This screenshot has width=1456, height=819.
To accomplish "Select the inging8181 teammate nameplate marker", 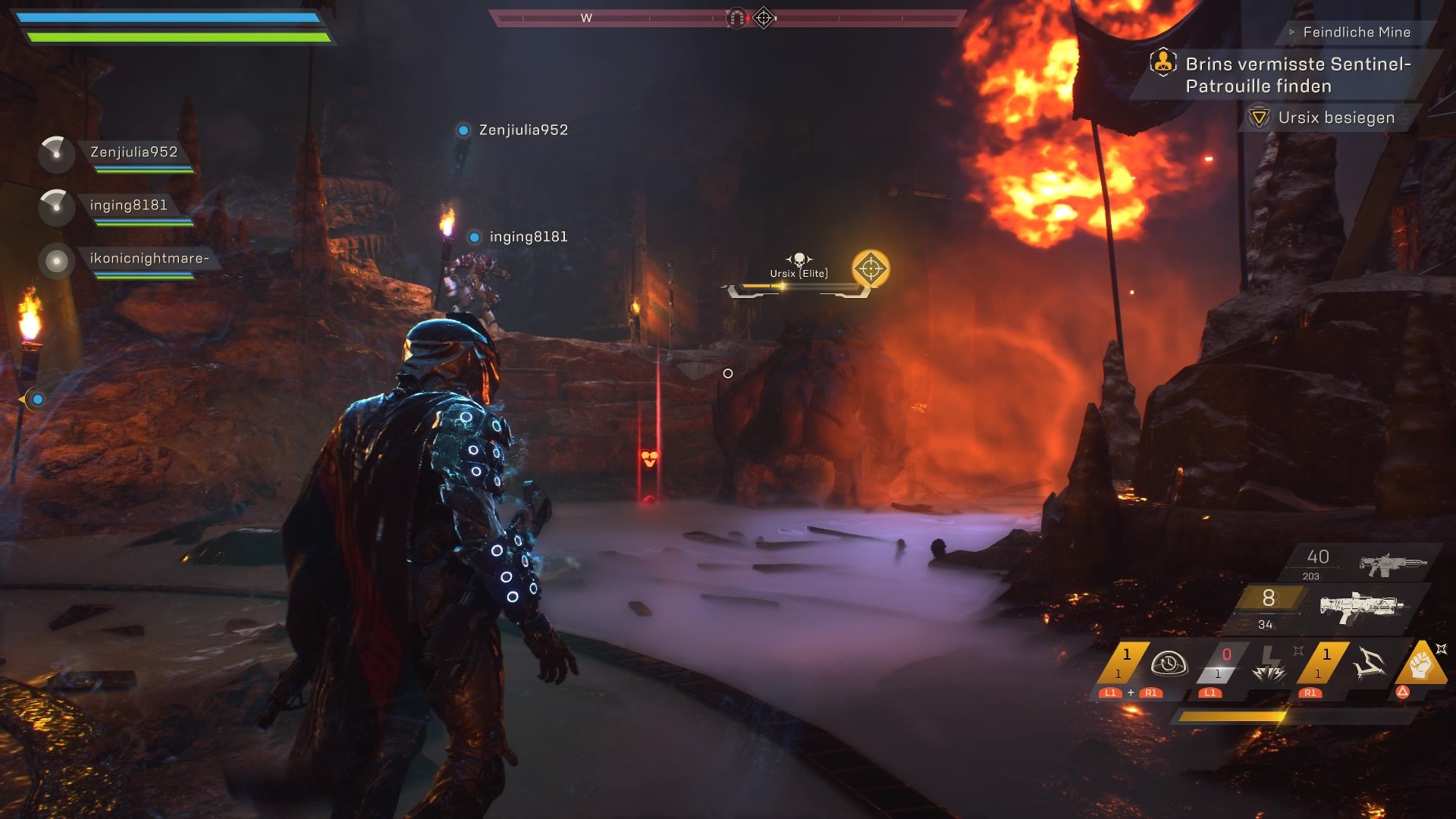I will (x=474, y=237).
